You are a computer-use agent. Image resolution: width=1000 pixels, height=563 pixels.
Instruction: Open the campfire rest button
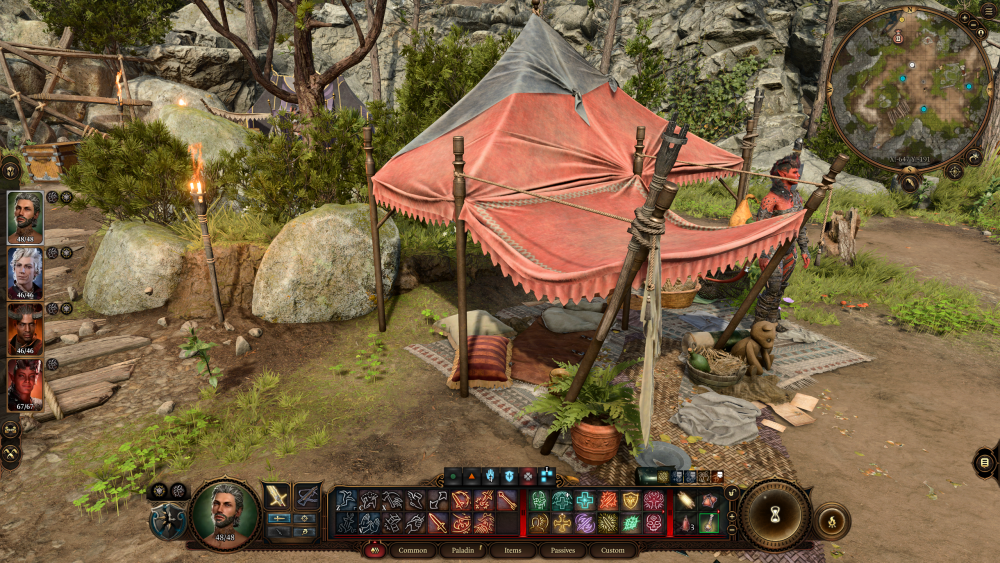tap(831, 521)
